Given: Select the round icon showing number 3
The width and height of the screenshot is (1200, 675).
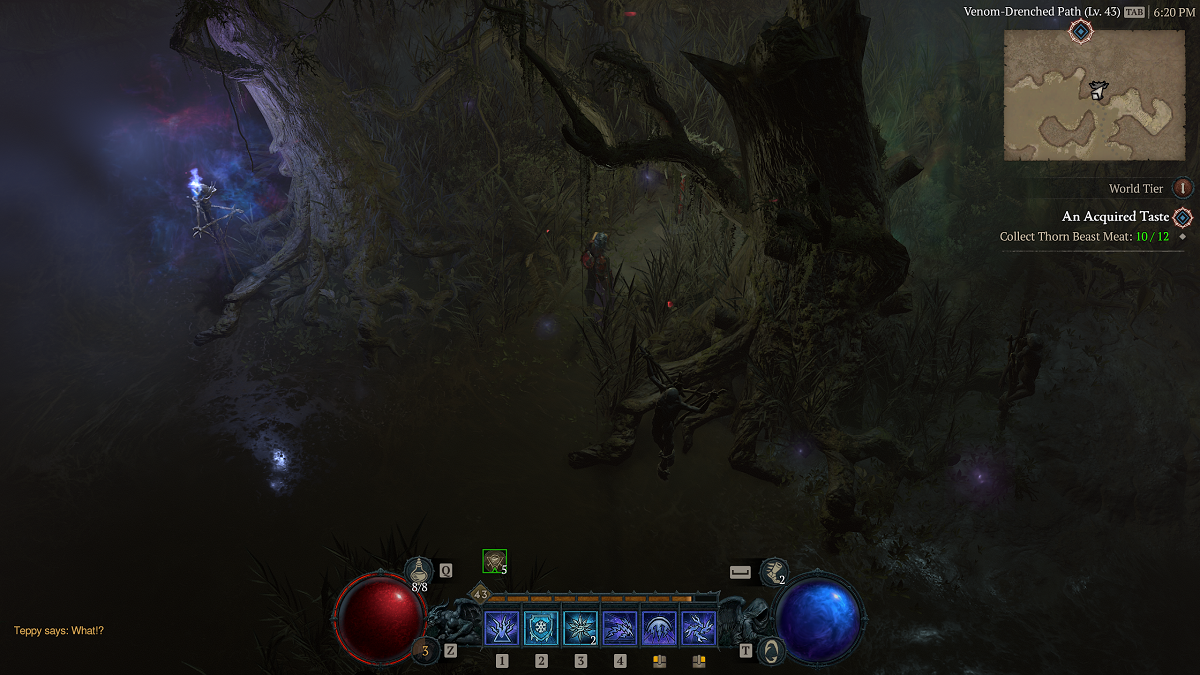Looking at the screenshot, I should click(x=425, y=650).
